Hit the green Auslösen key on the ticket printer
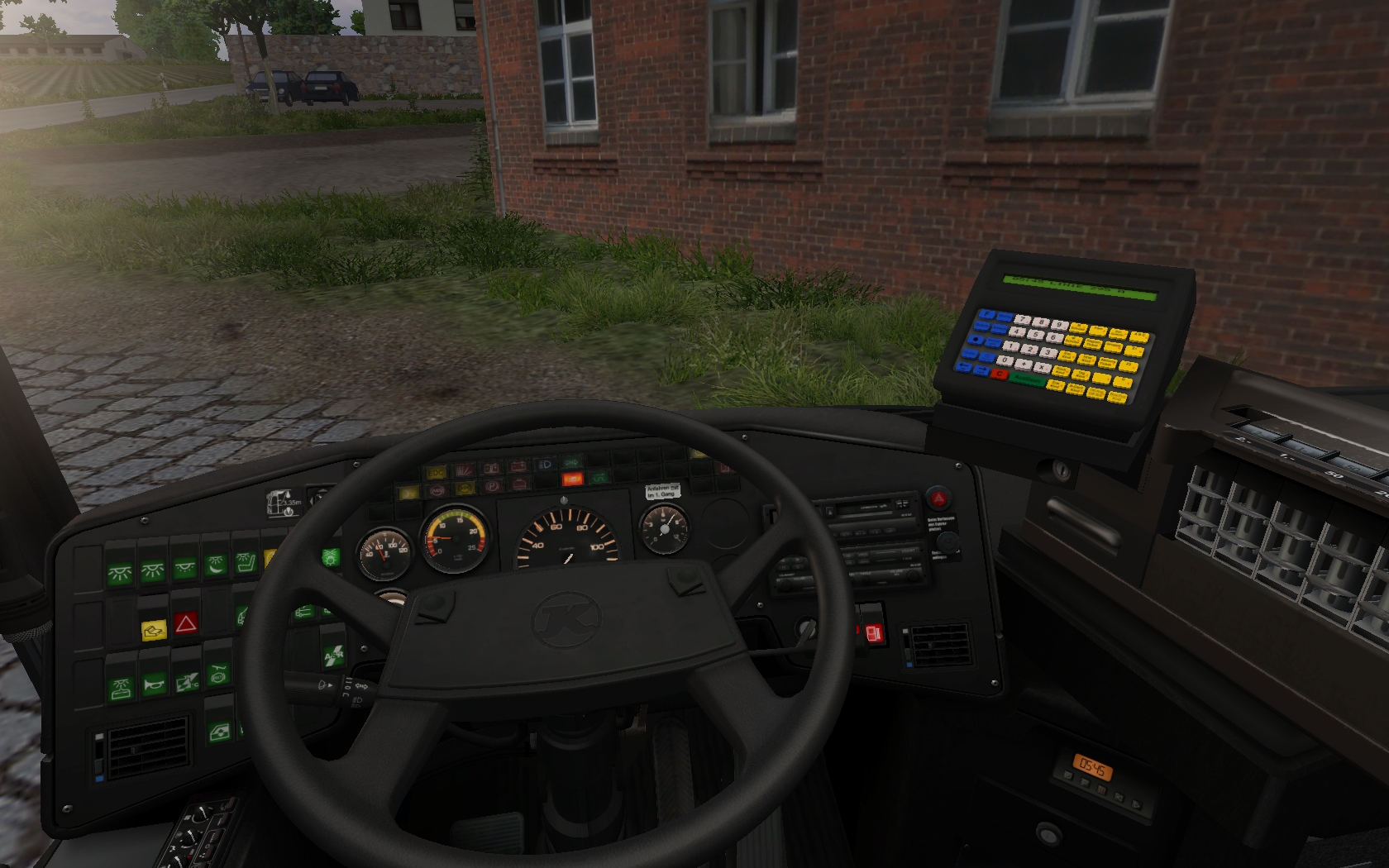This screenshot has height=868, width=1389. click(1028, 379)
